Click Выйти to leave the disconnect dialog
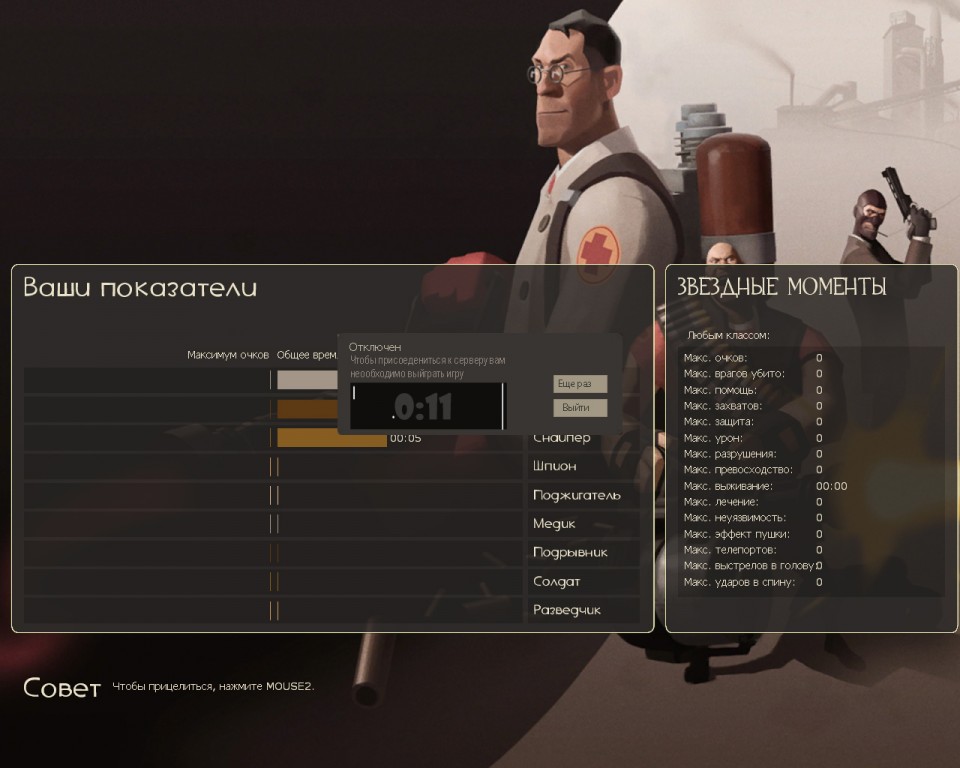This screenshot has height=768, width=960. [580, 408]
